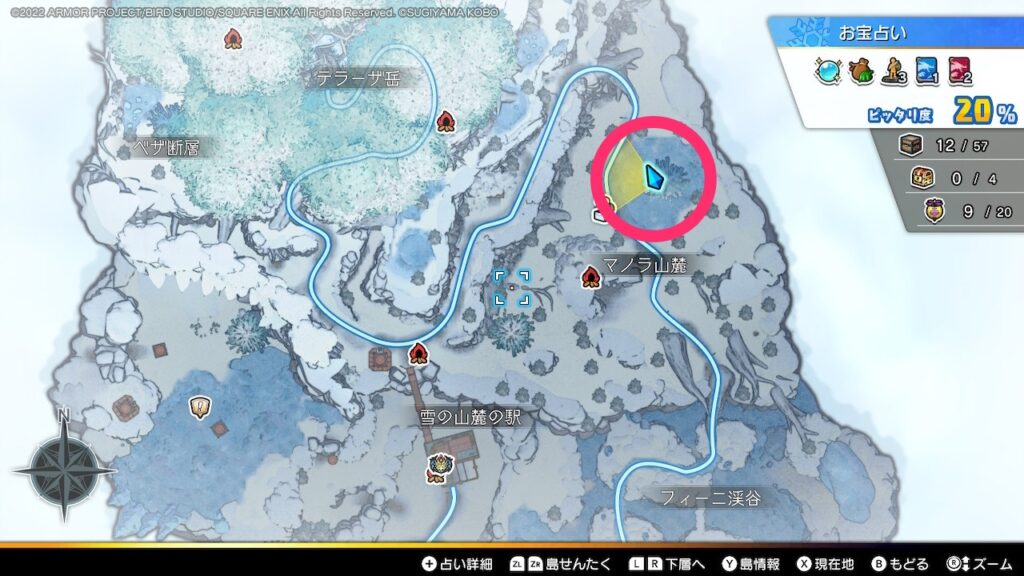1024x576 pixels.
Task: Click the bracketed map cursor reticle
Action: point(512,288)
